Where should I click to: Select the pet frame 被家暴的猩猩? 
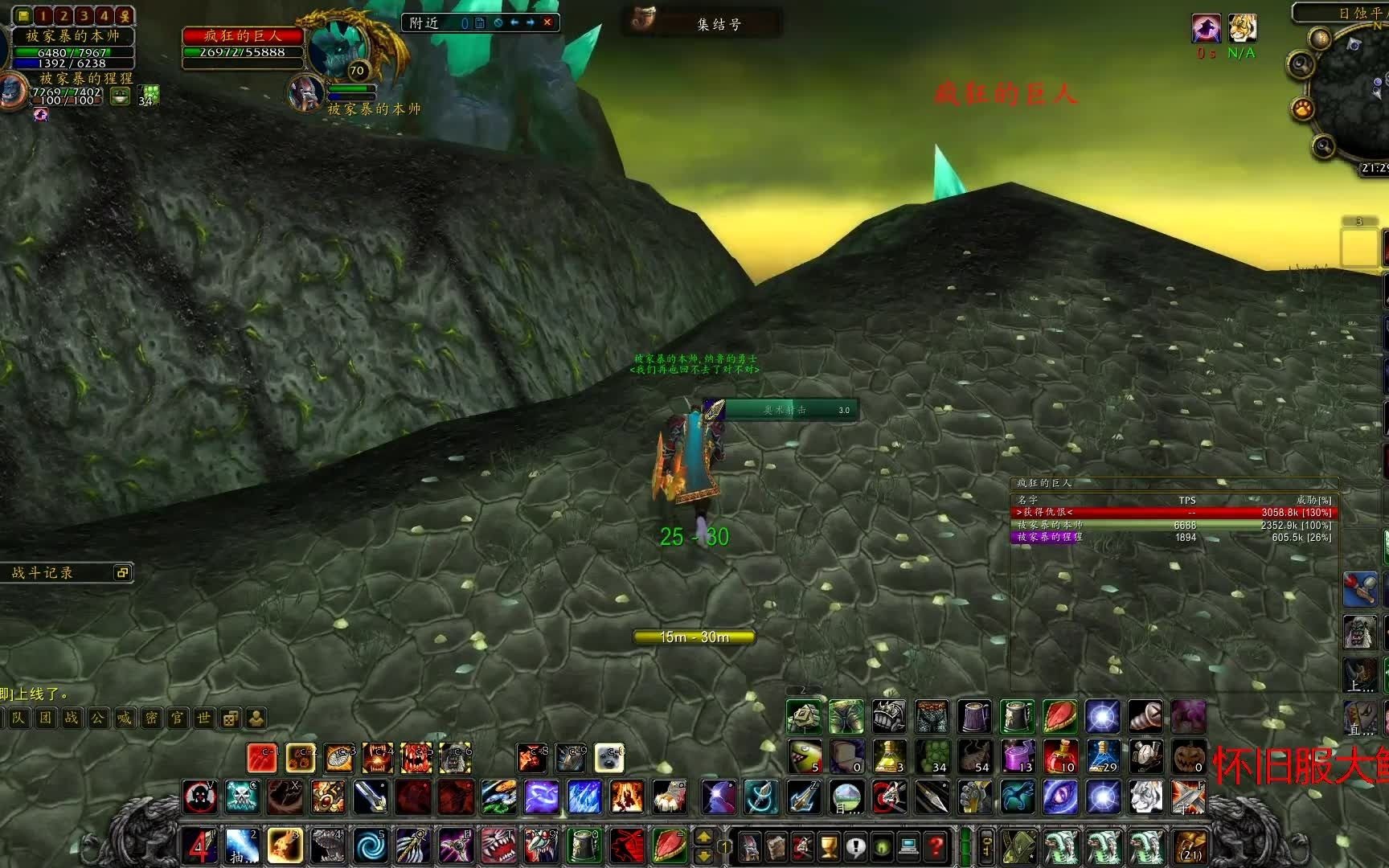click(x=86, y=79)
